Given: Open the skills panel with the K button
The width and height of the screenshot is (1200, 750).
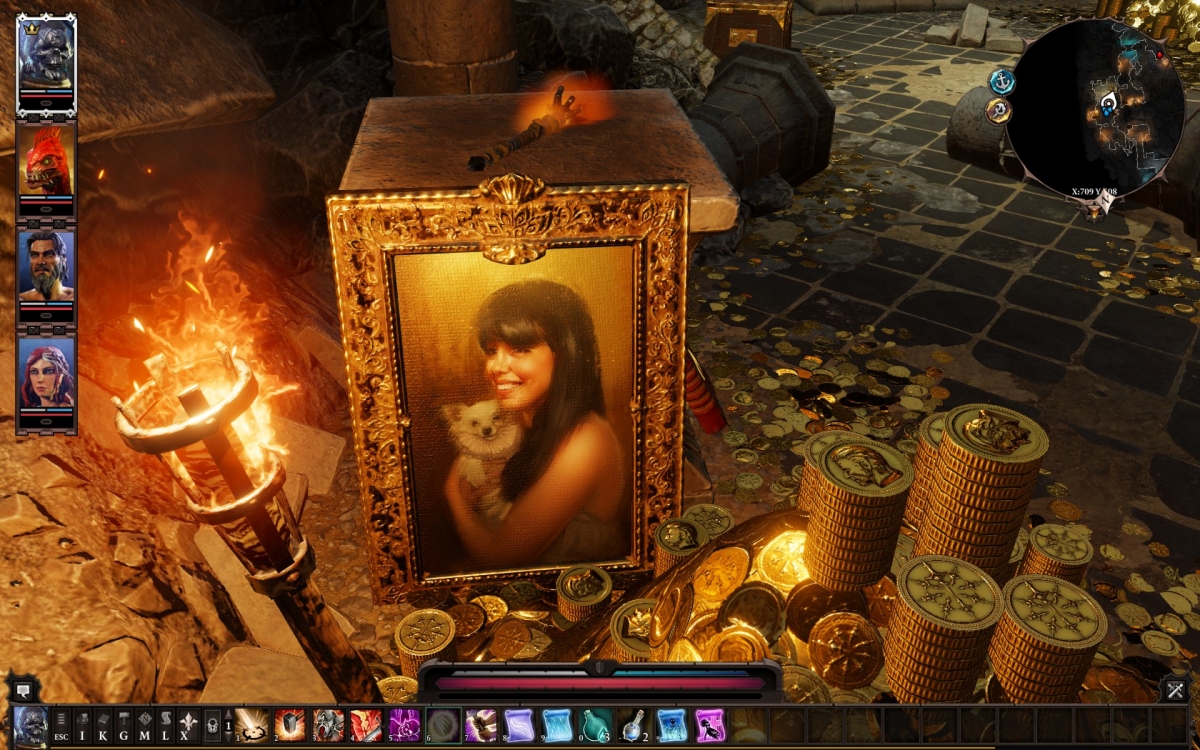Looking at the screenshot, I should [103, 723].
